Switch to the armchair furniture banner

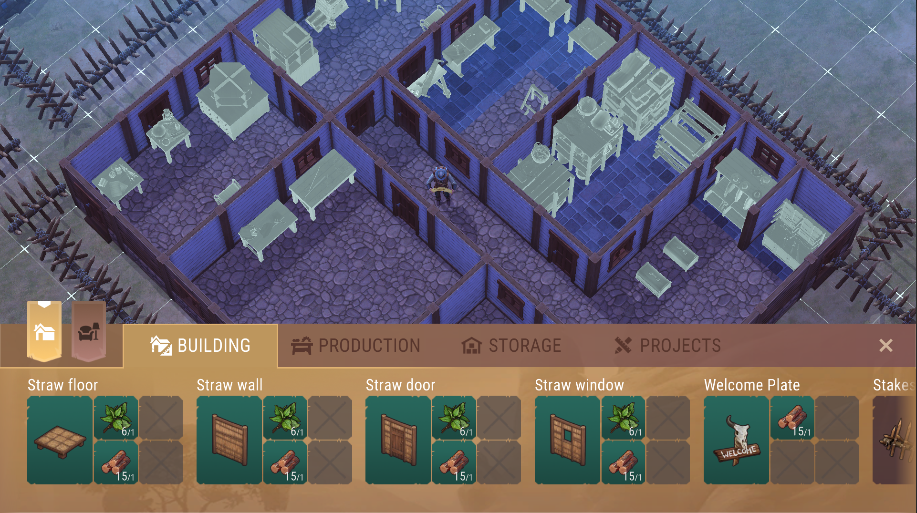pyautogui.click(x=88, y=331)
